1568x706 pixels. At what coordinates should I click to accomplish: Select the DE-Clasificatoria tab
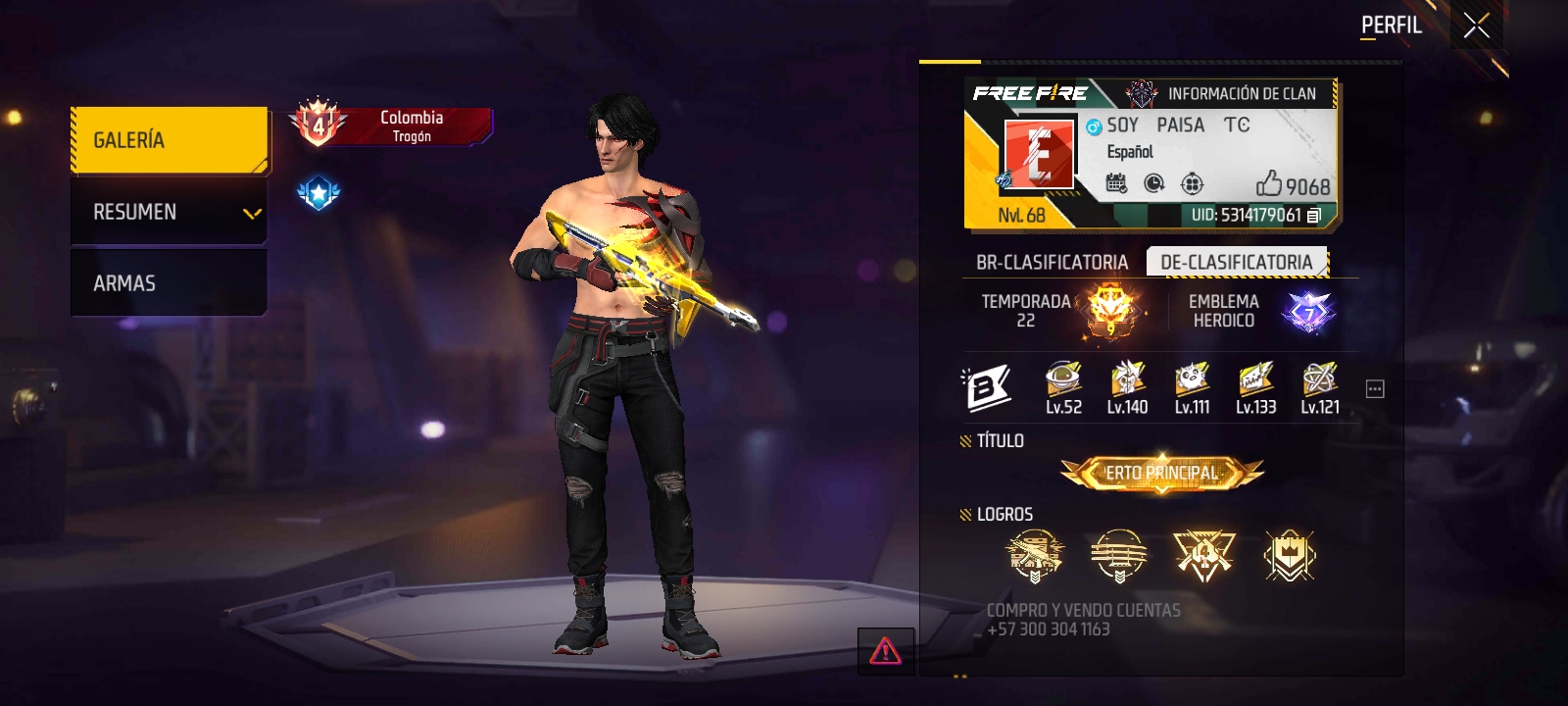(1236, 263)
